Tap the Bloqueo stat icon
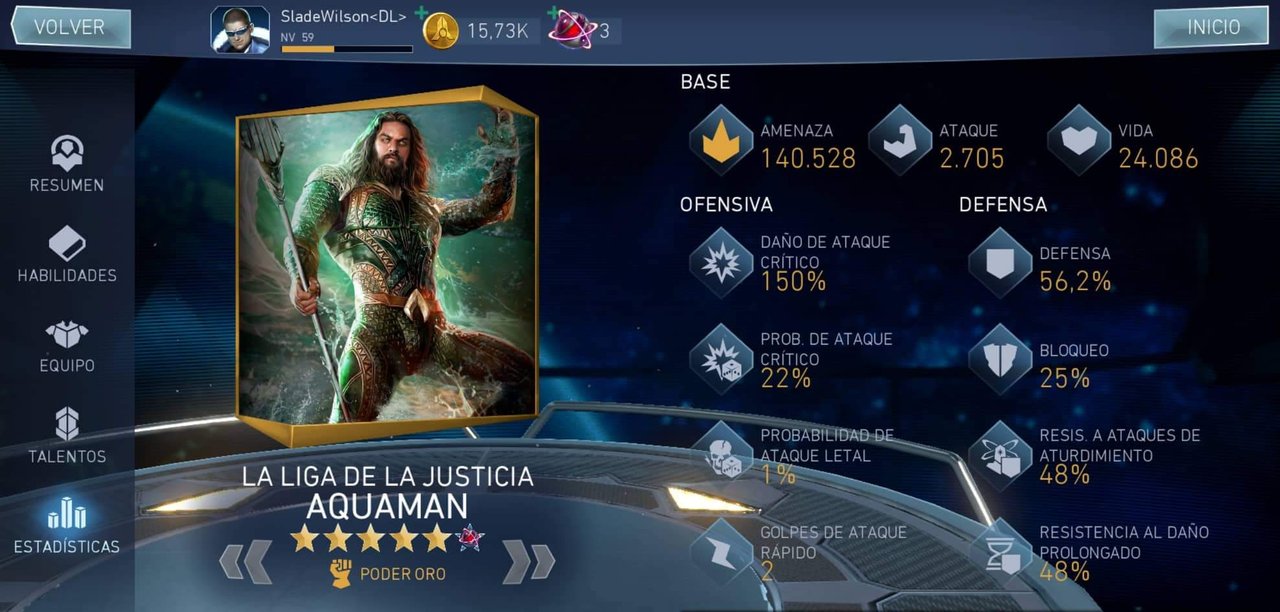Image resolution: width=1280 pixels, height=612 pixels. (1000, 359)
